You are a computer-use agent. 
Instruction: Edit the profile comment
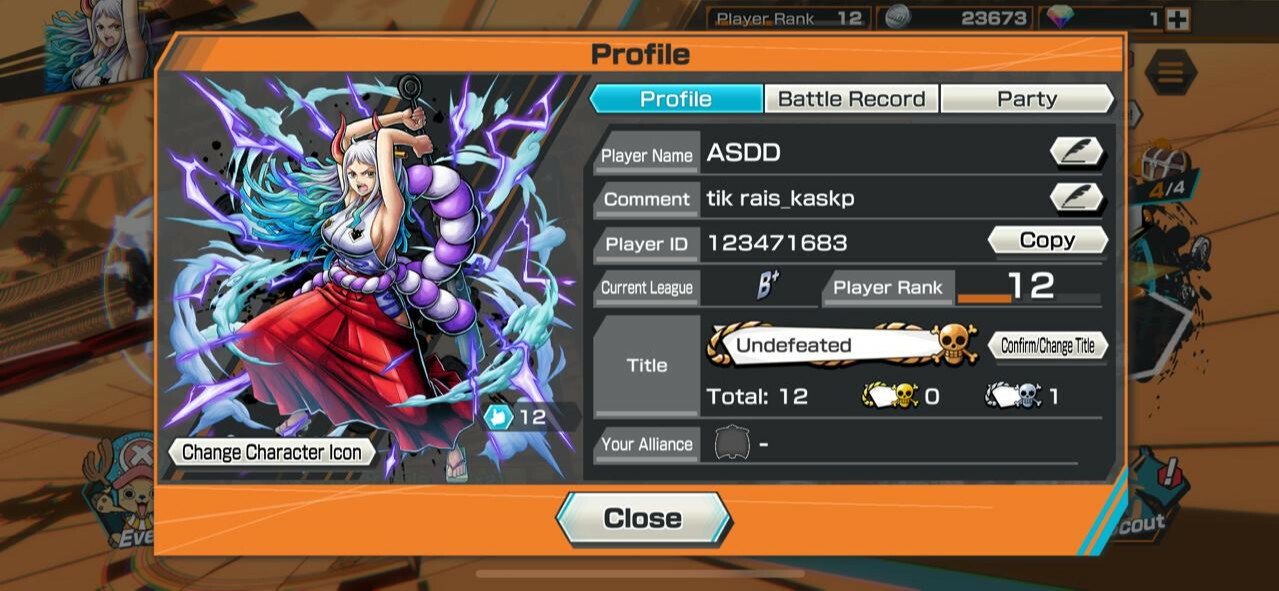(x=1076, y=198)
